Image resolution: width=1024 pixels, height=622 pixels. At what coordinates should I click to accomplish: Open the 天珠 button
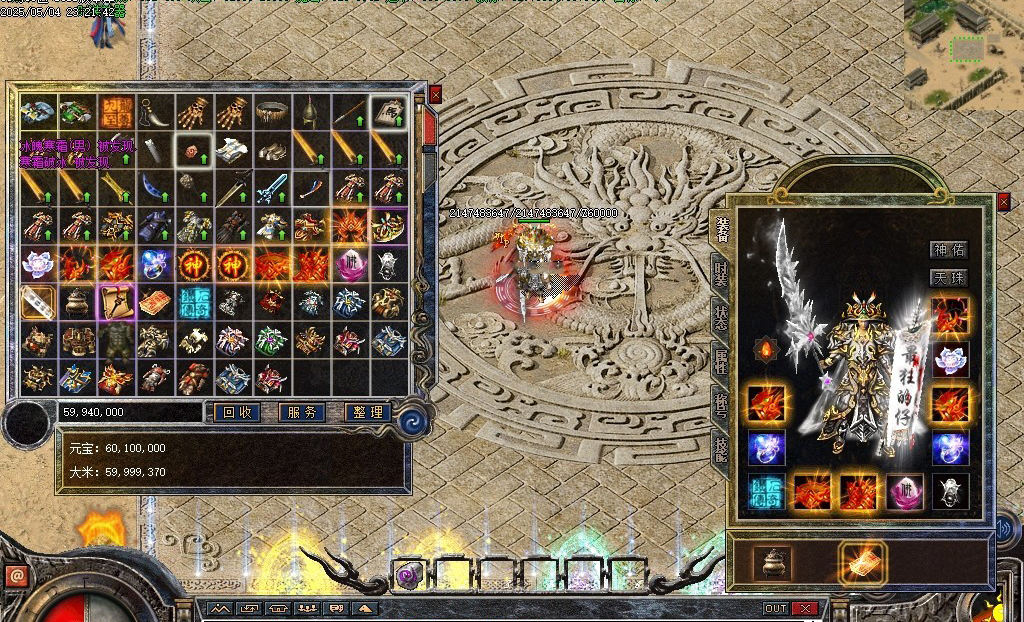949,278
